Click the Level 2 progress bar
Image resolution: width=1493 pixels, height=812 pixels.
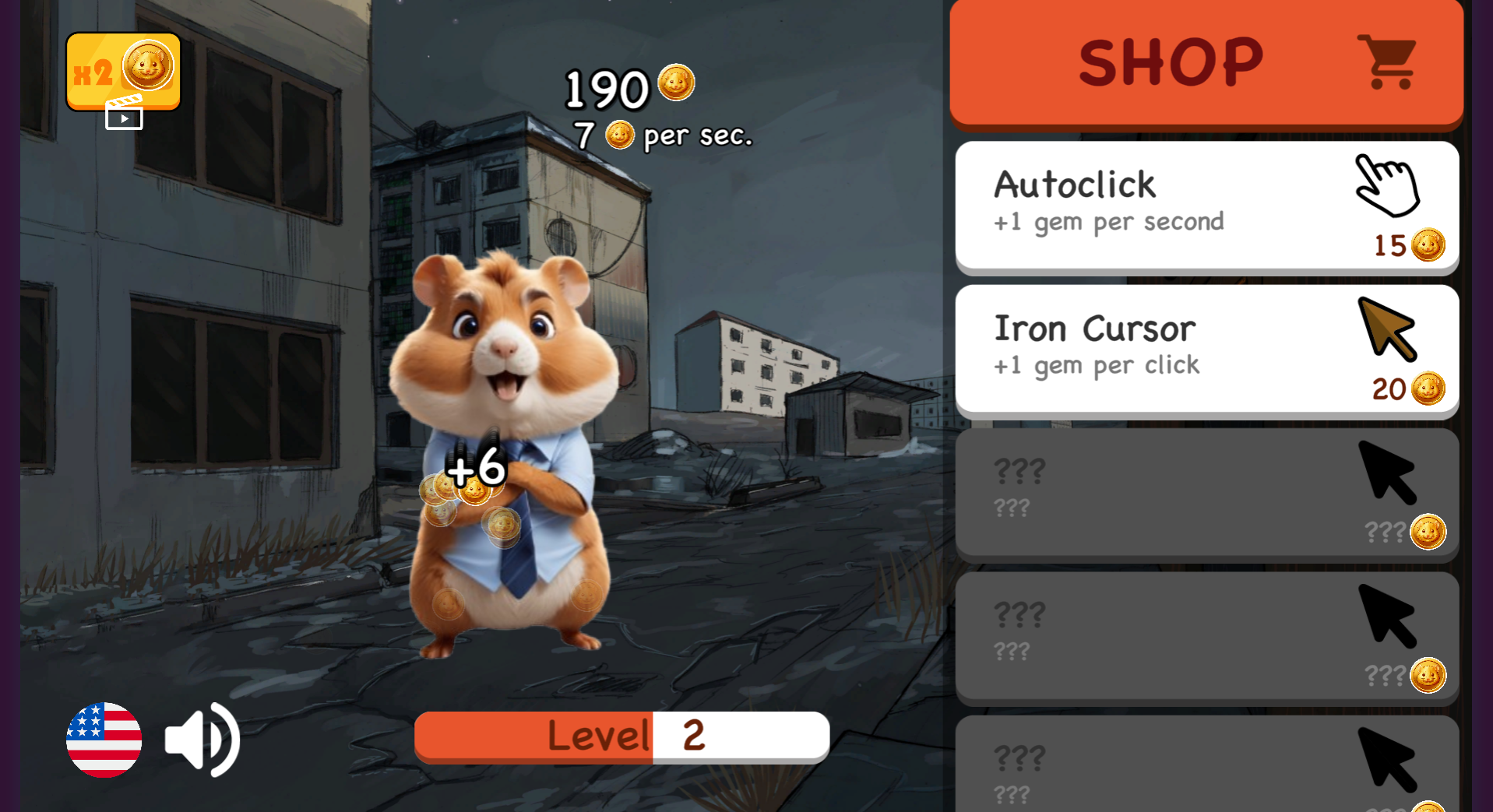[x=621, y=735]
